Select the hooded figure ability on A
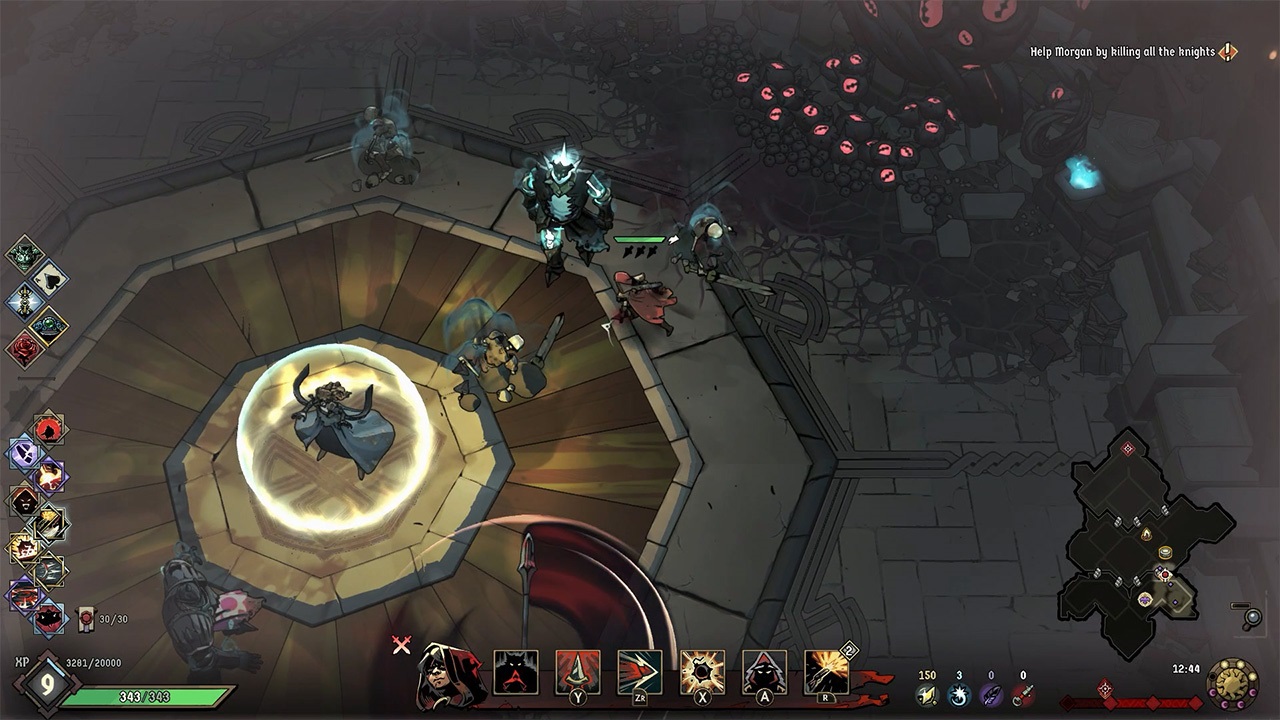The image size is (1280, 720). click(763, 671)
